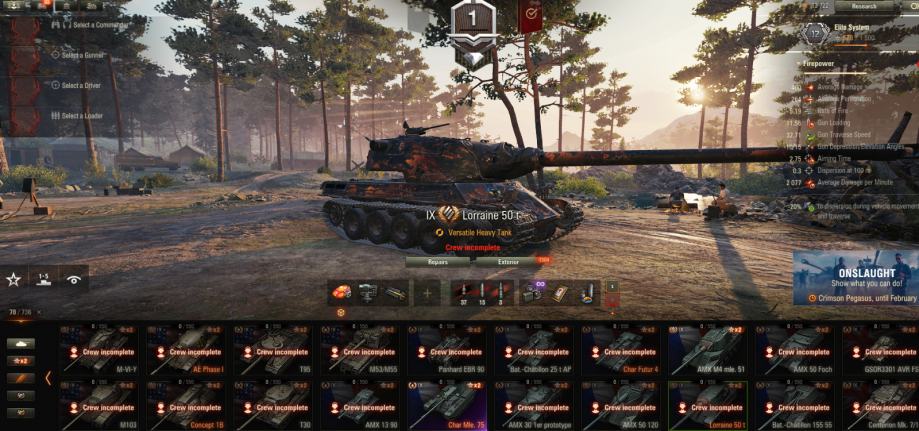Toggle the favorites star filter
Screen dimensions: 919x431
click(14, 280)
